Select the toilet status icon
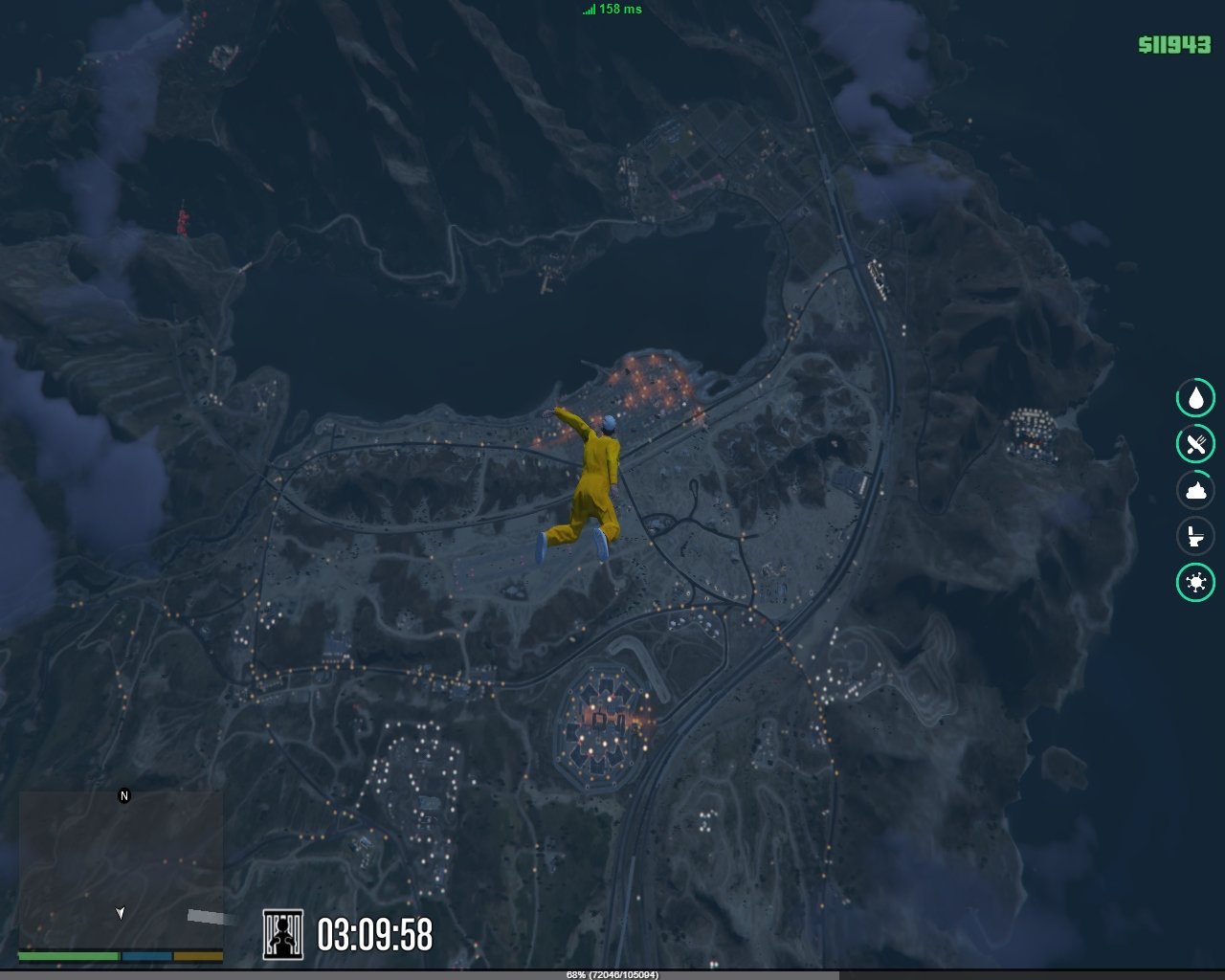This screenshot has width=1225, height=980. pyautogui.click(x=1195, y=536)
